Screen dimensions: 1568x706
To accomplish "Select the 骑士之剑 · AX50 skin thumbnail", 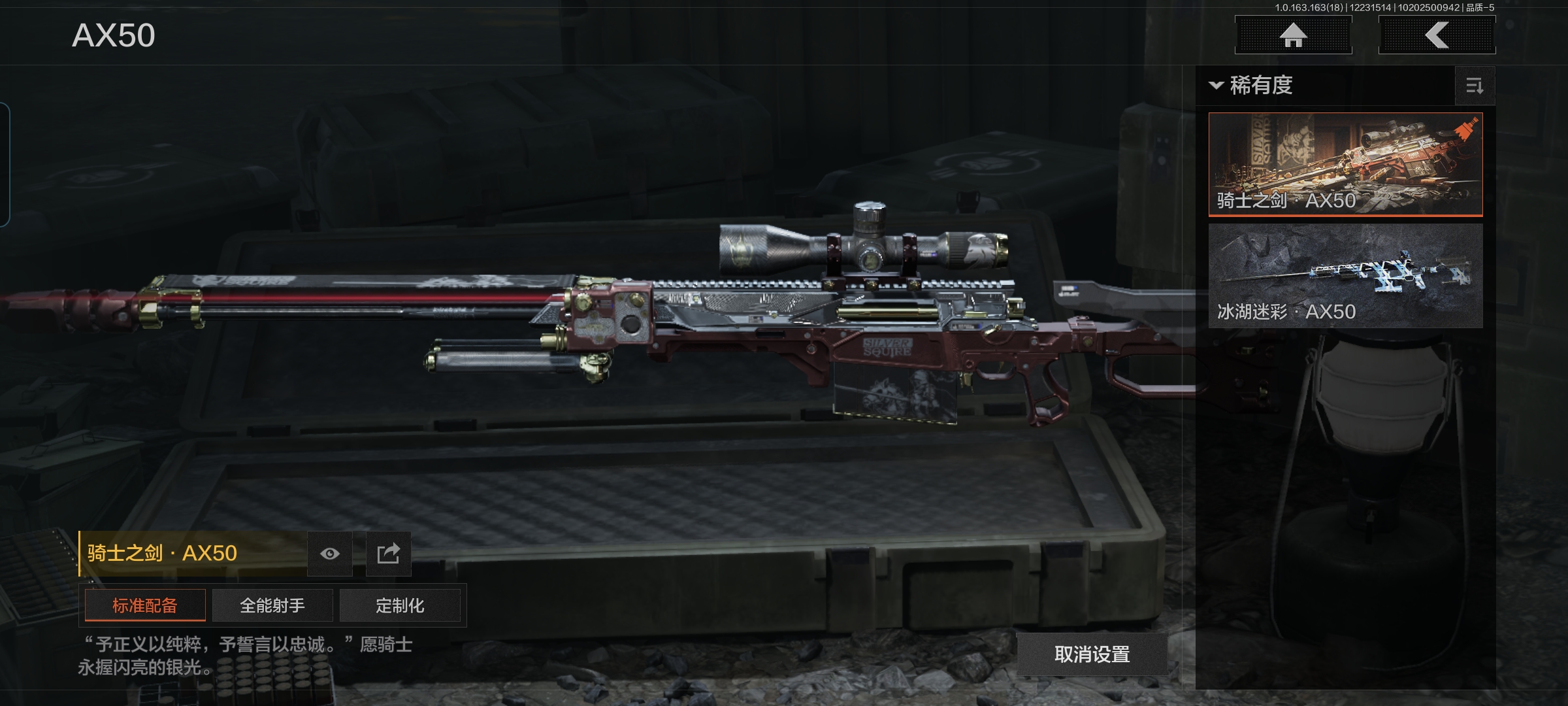I will pyautogui.click(x=1345, y=164).
